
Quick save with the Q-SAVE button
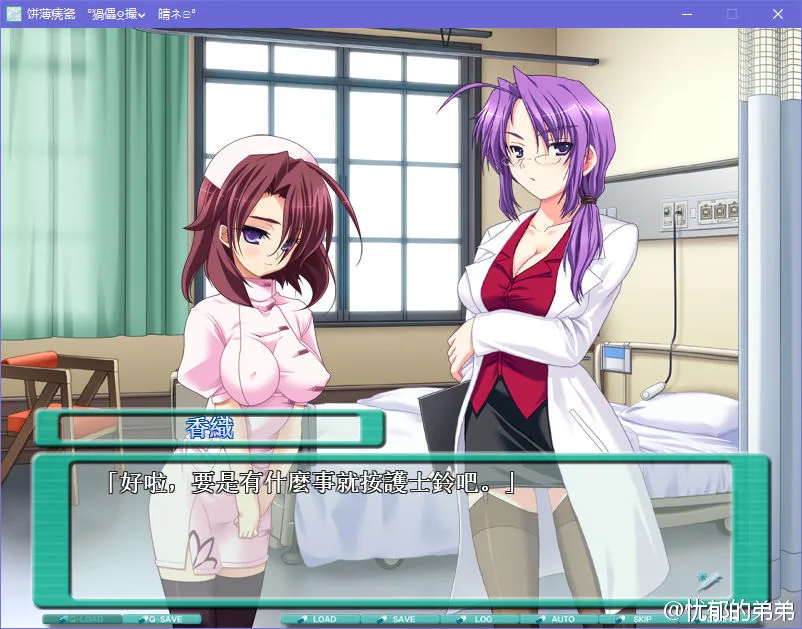point(162,619)
